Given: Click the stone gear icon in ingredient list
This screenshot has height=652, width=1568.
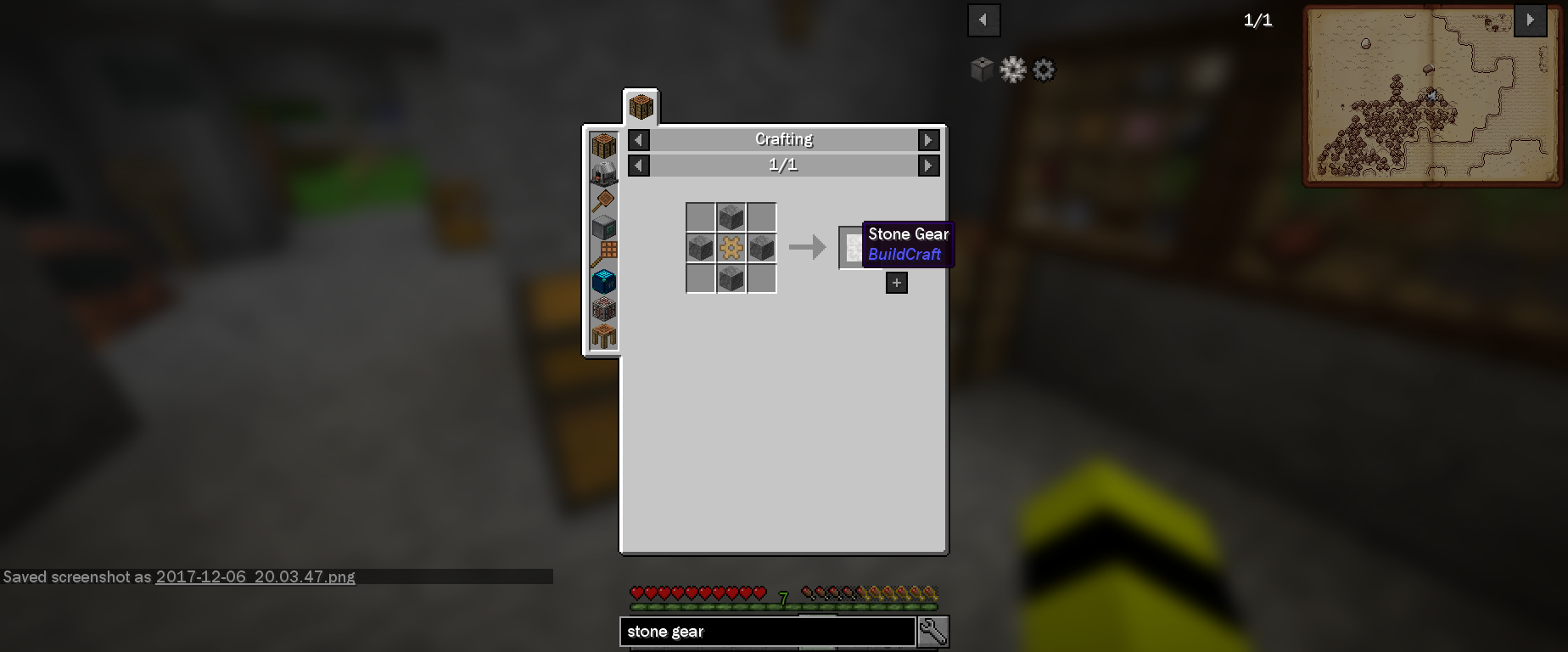Looking at the screenshot, I should (1043, 70).
